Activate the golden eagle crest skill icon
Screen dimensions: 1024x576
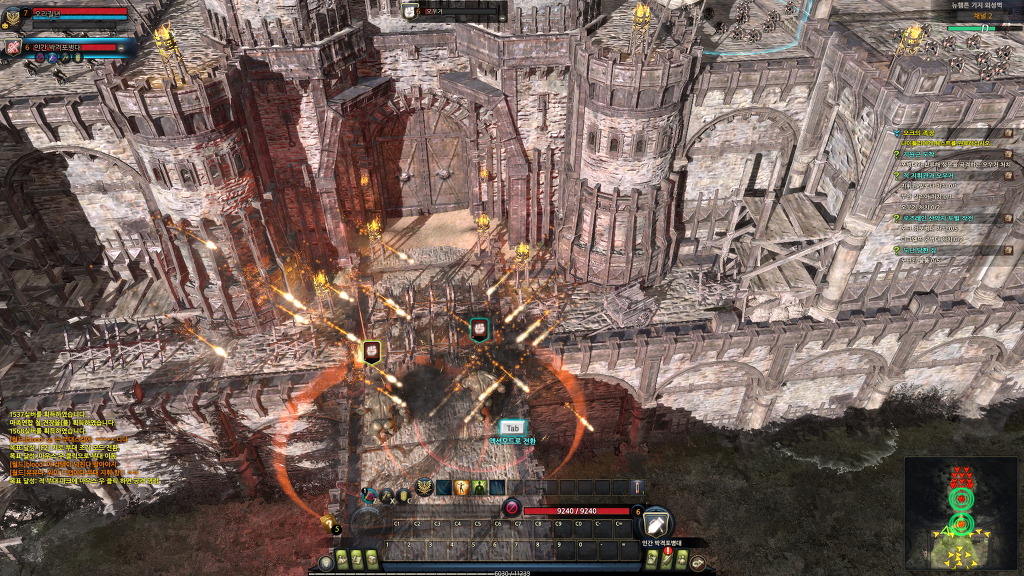(424, 486)
